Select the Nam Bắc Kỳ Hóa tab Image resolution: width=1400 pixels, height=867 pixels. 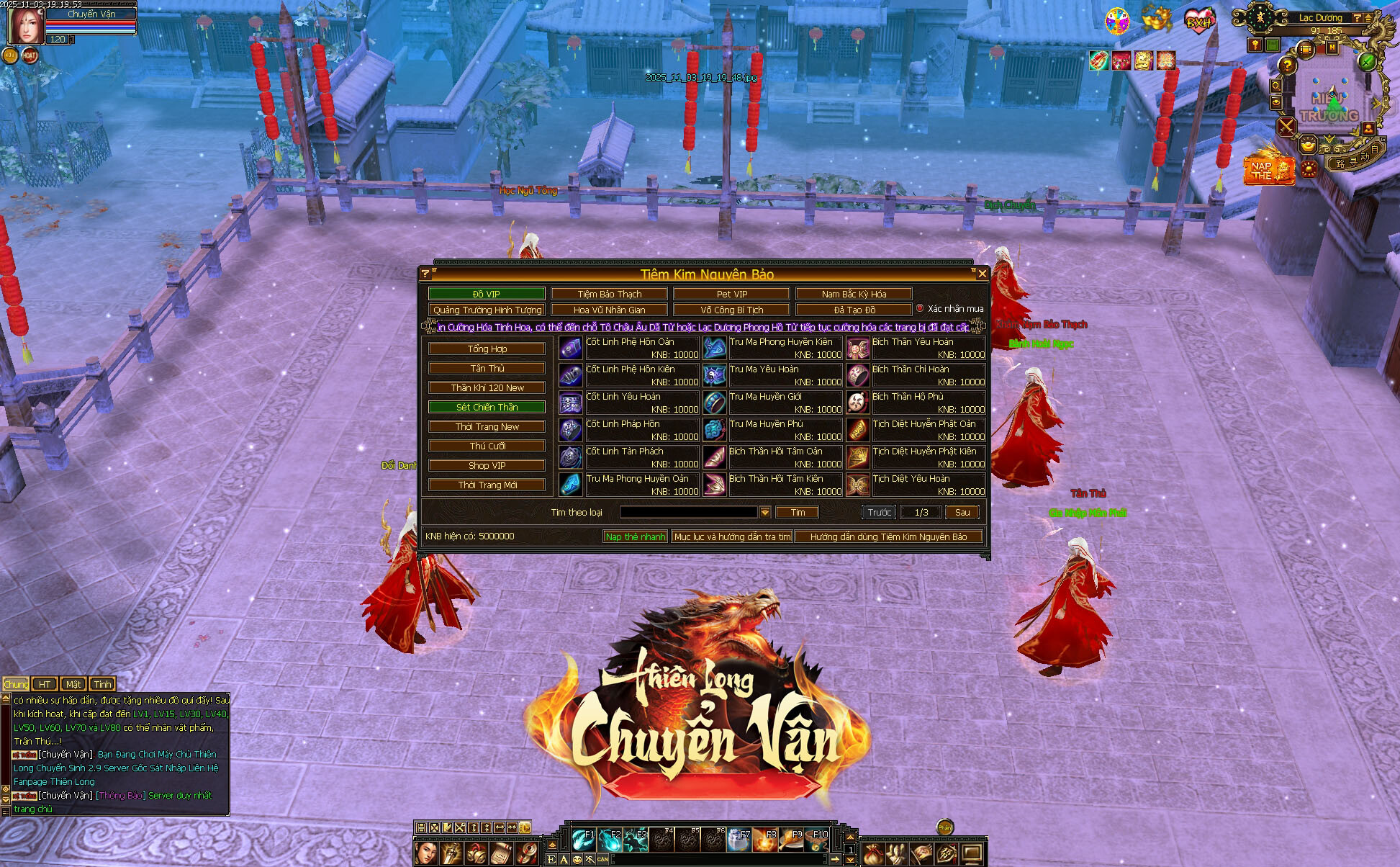point(854,294)
